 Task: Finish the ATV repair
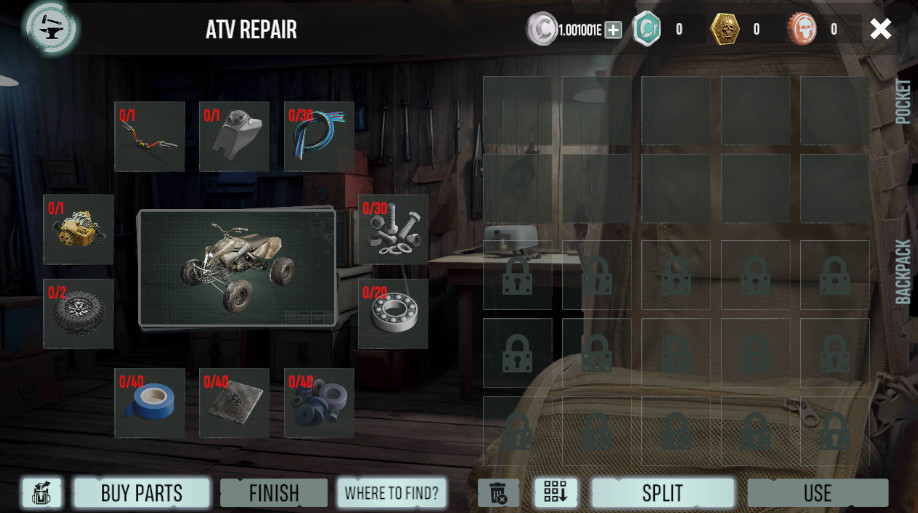pyautogui.click(x=274, y=493)
